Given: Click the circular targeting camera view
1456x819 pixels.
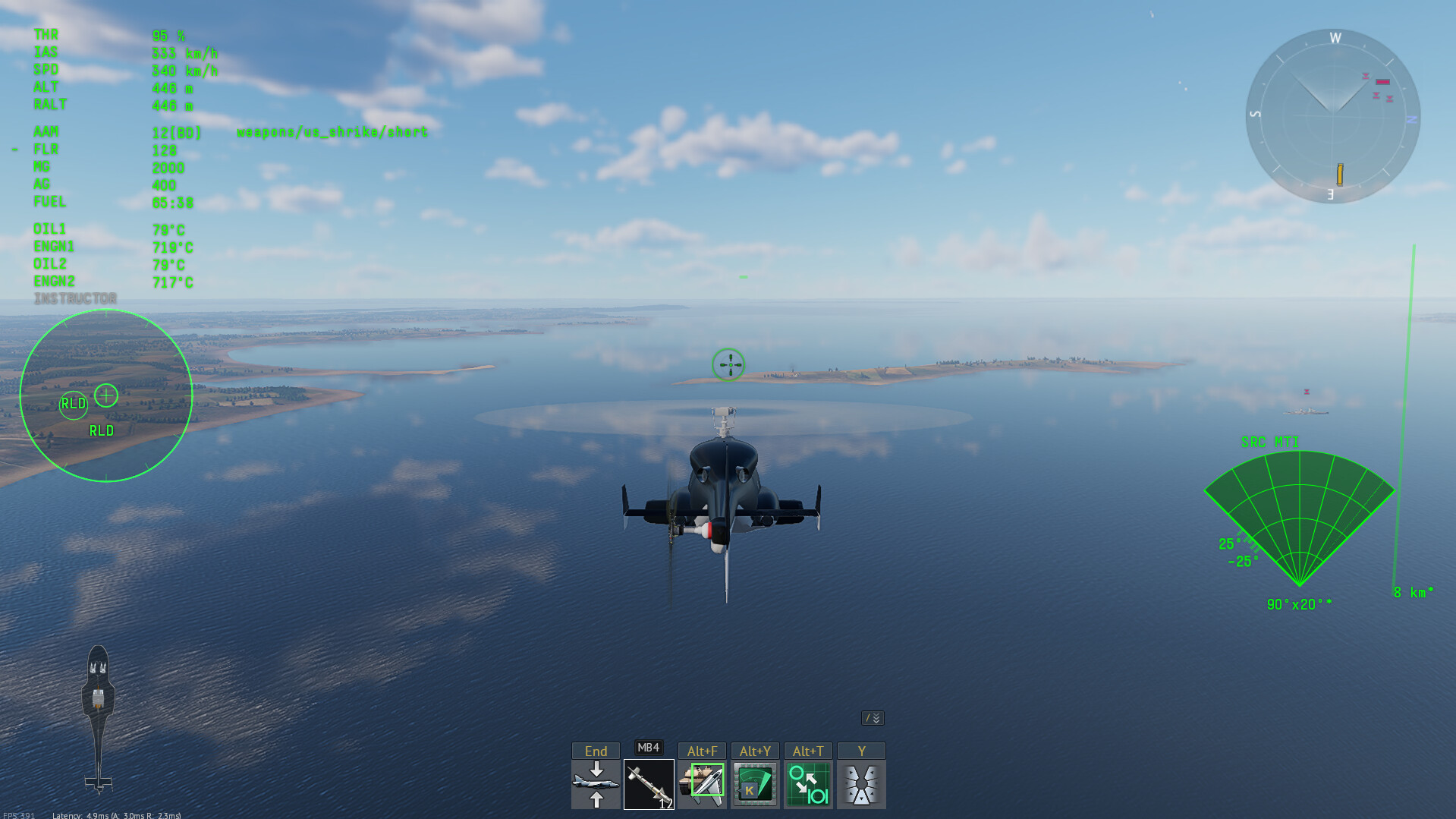Looking at the screenshot, I should 106,395.
